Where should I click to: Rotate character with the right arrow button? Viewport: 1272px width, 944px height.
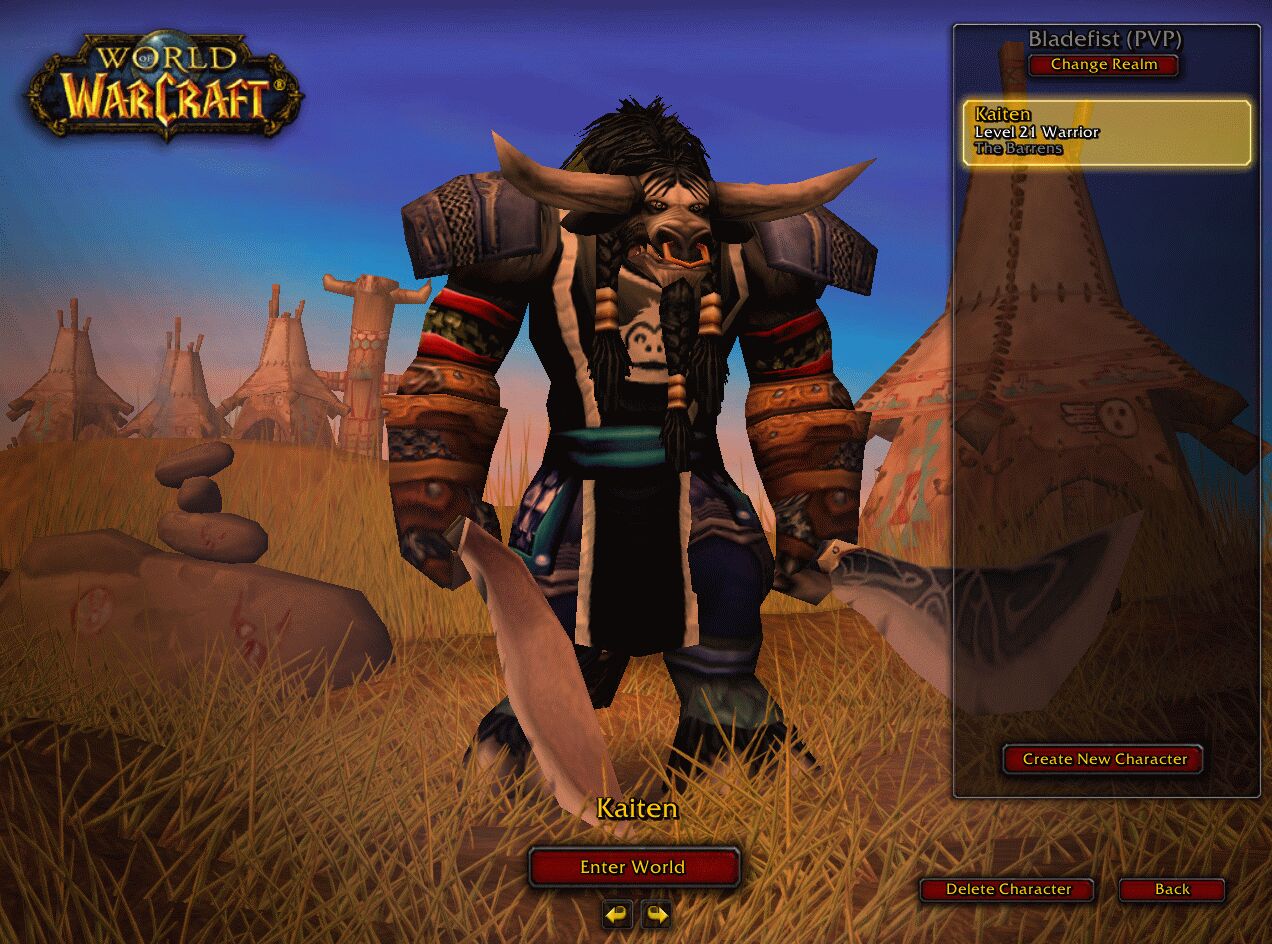(x=656, y=914)
